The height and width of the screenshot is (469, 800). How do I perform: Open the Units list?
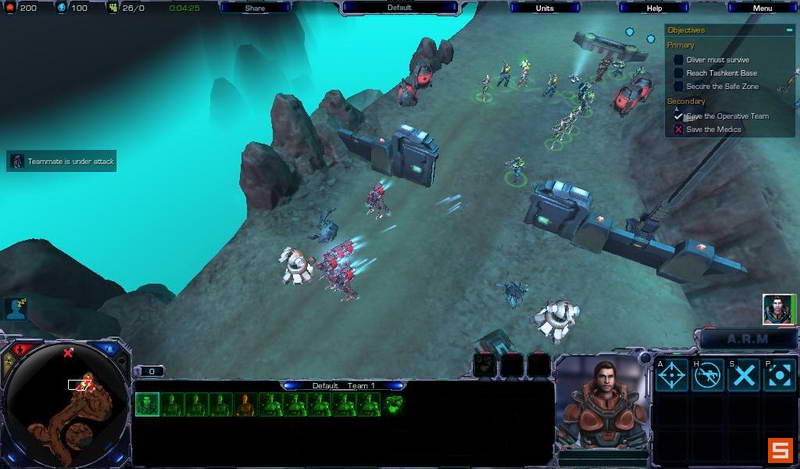tap(544, 8)
